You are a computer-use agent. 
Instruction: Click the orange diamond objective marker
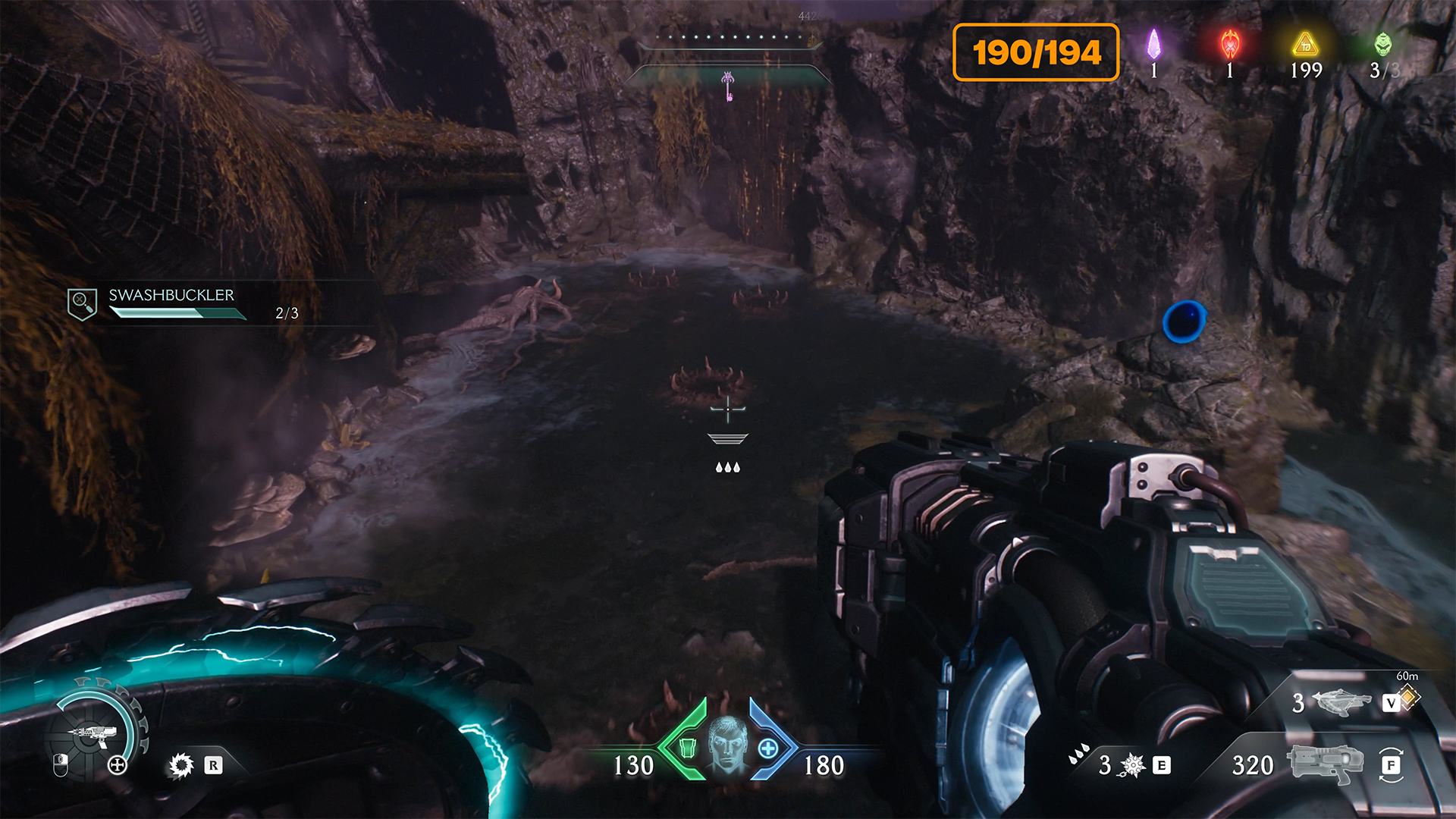click(1409, 696)
